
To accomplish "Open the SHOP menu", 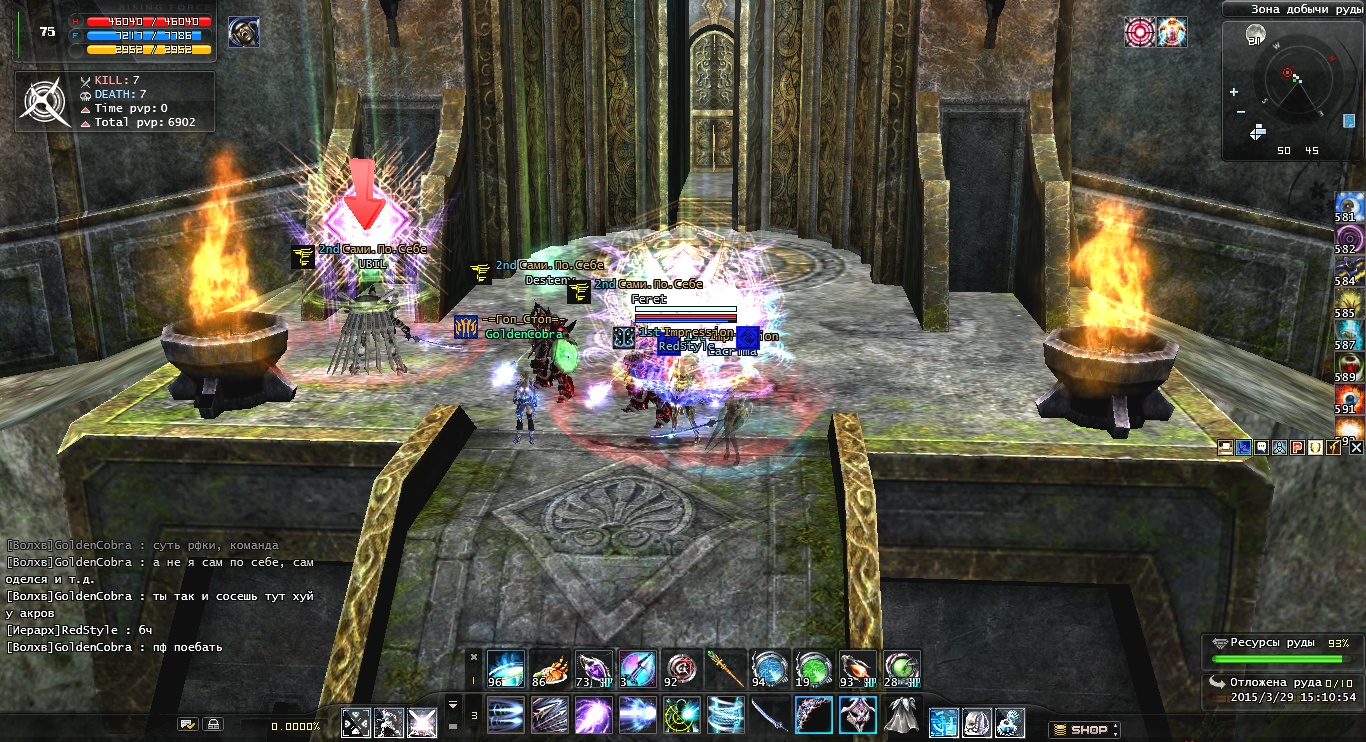I will click(x=1084, y=730).
